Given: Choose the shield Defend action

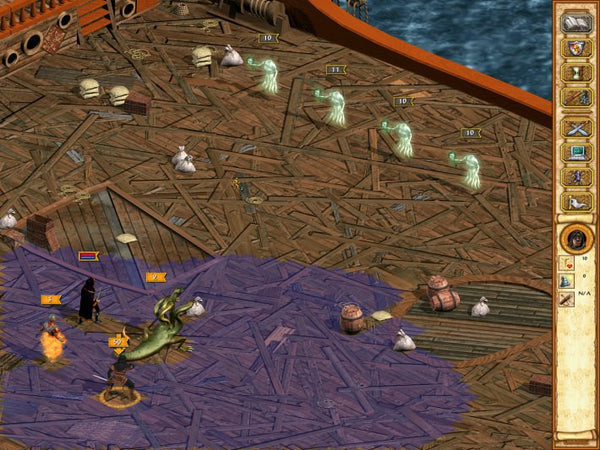Looking at the screenshot, I should pos(576,48).
